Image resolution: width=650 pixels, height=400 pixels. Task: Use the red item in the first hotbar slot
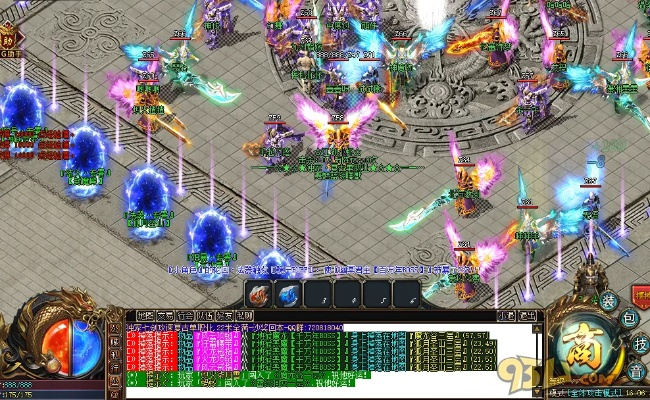coord(259,294)
